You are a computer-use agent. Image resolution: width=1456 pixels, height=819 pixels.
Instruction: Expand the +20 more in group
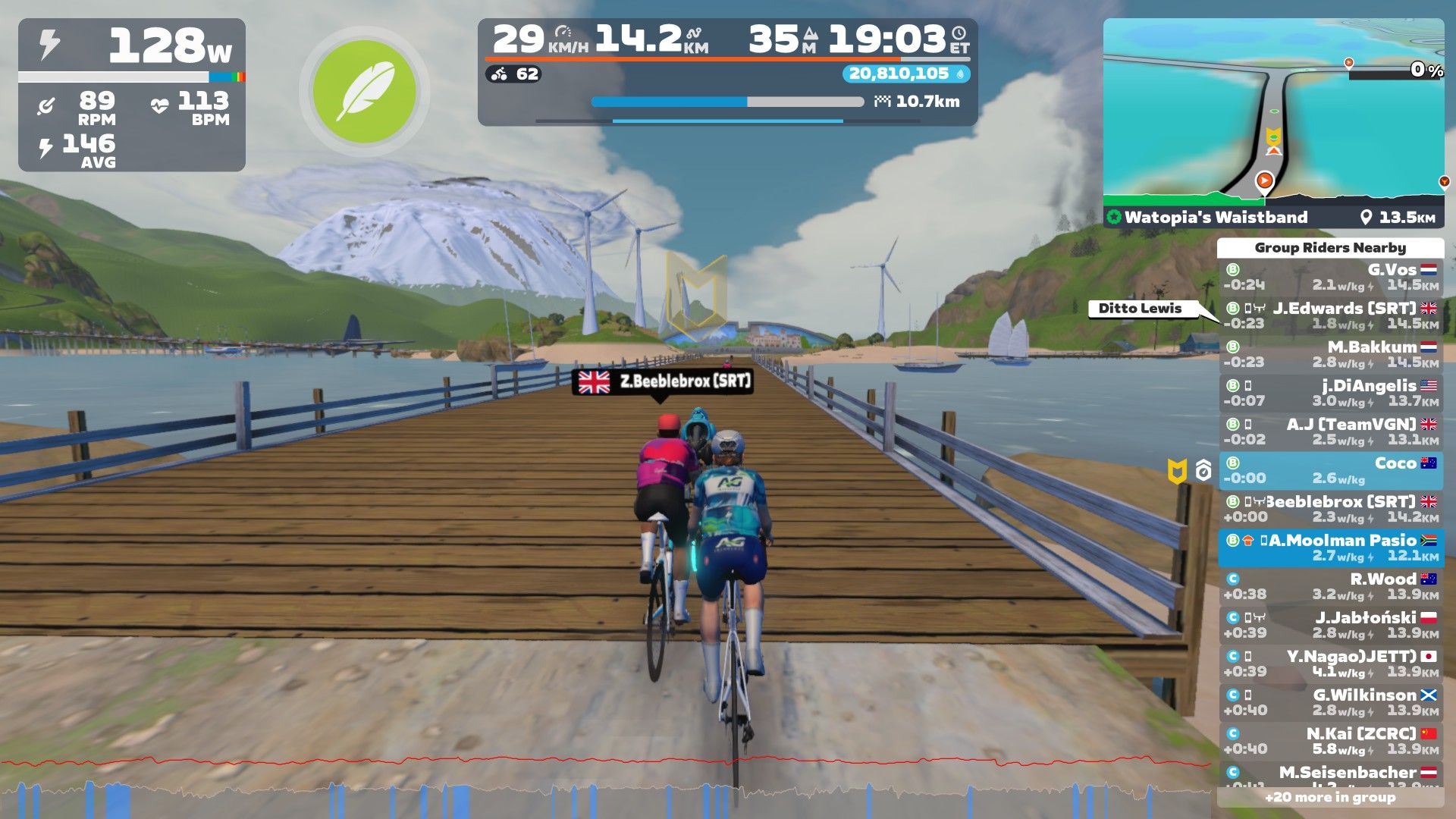click(1330, 797)
